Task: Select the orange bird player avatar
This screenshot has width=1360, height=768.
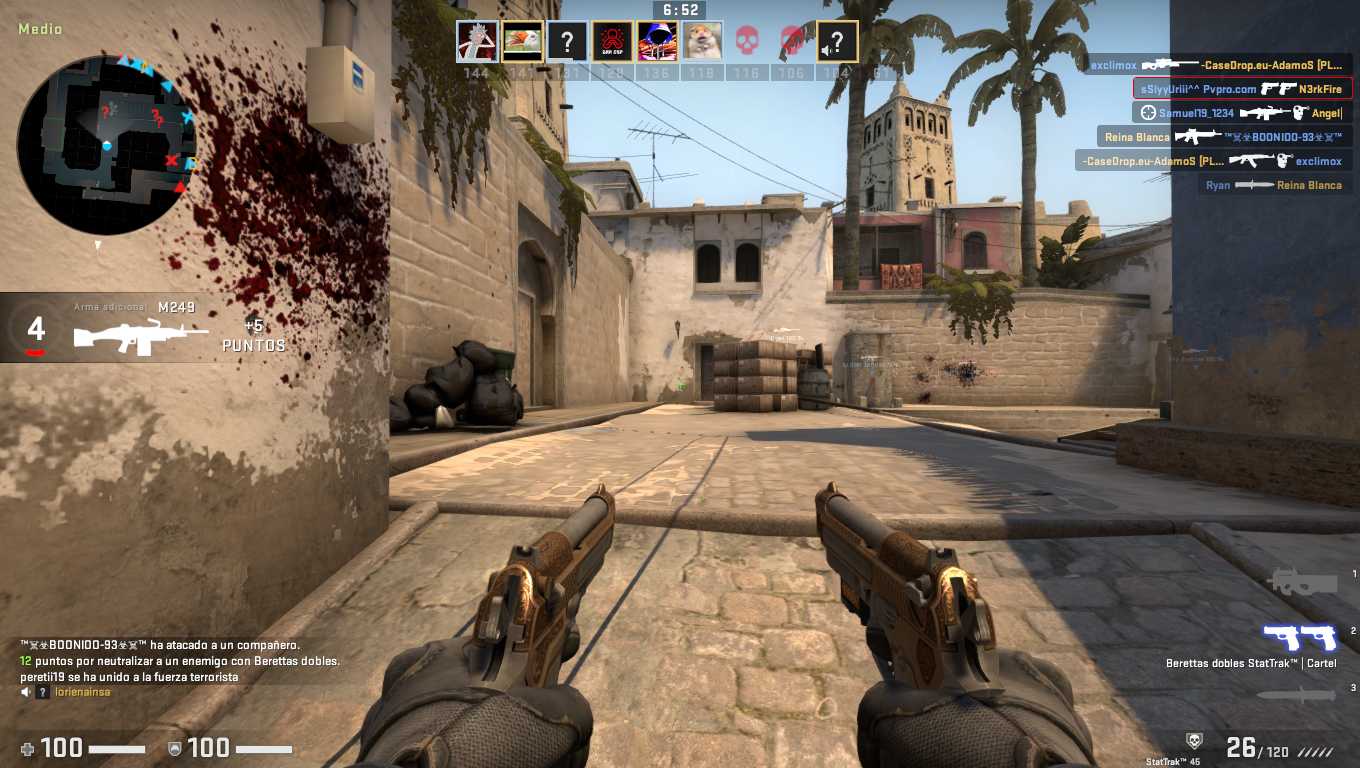Action: point(522,42)
